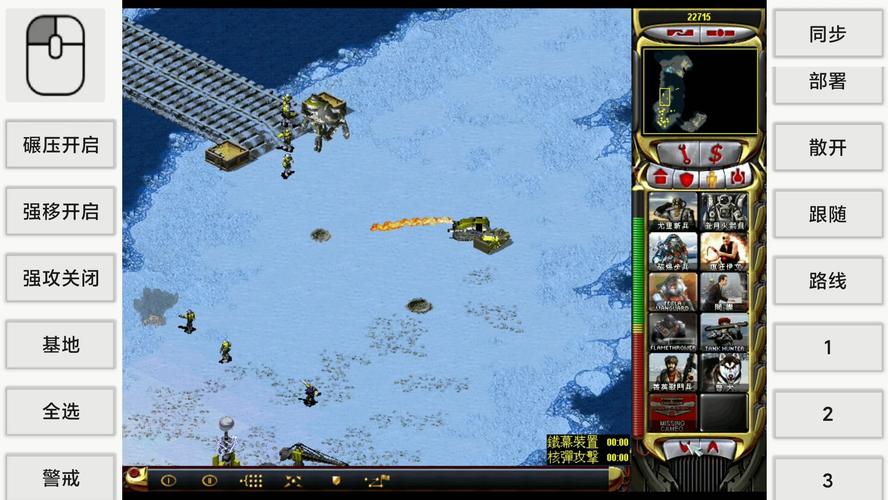Image resolution: width=888 pixels, height=500 pixels.
Task: Choose the 散开 (scatter) button
Action: 827,148
